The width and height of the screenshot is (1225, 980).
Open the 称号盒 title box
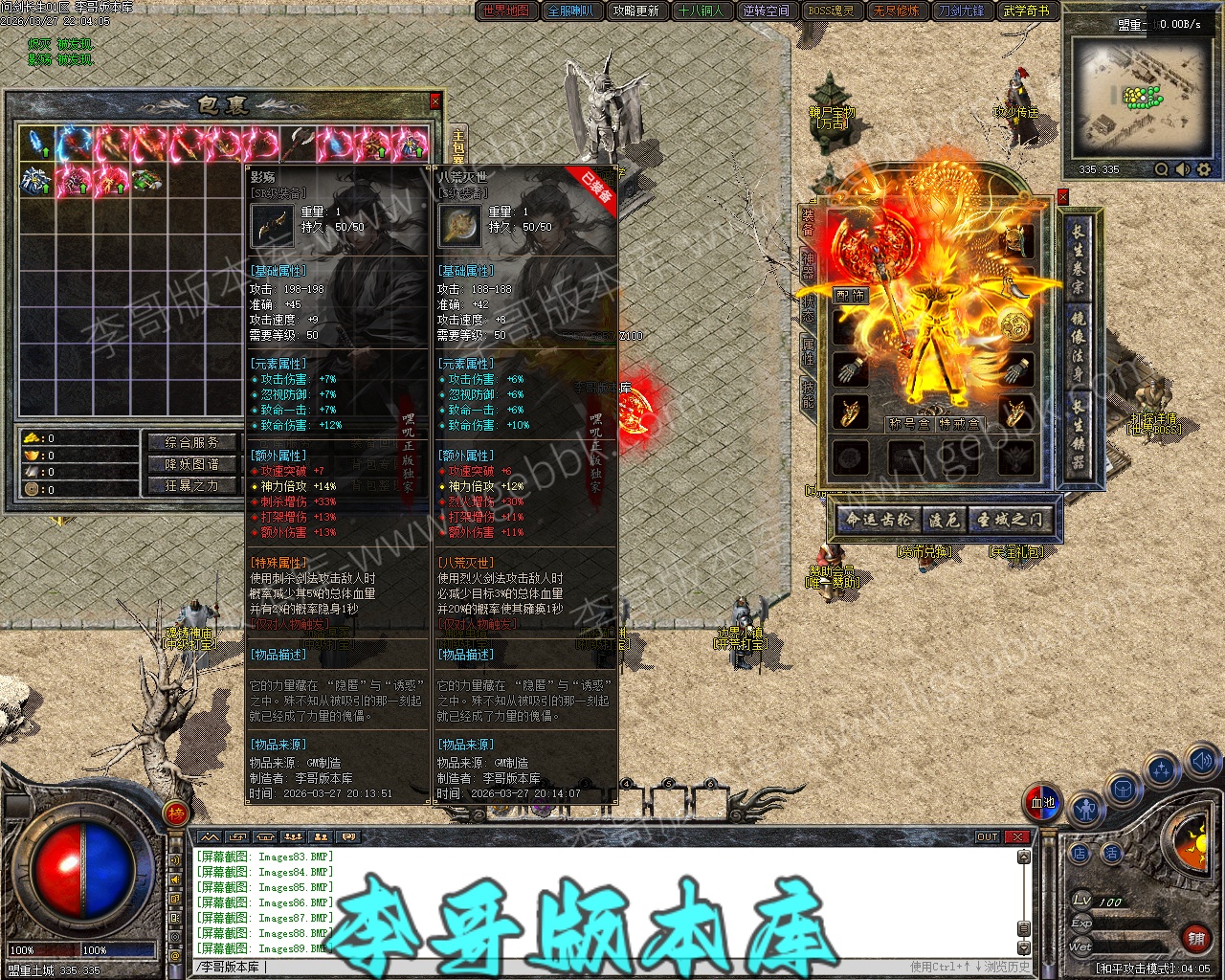tap(908, 423)
